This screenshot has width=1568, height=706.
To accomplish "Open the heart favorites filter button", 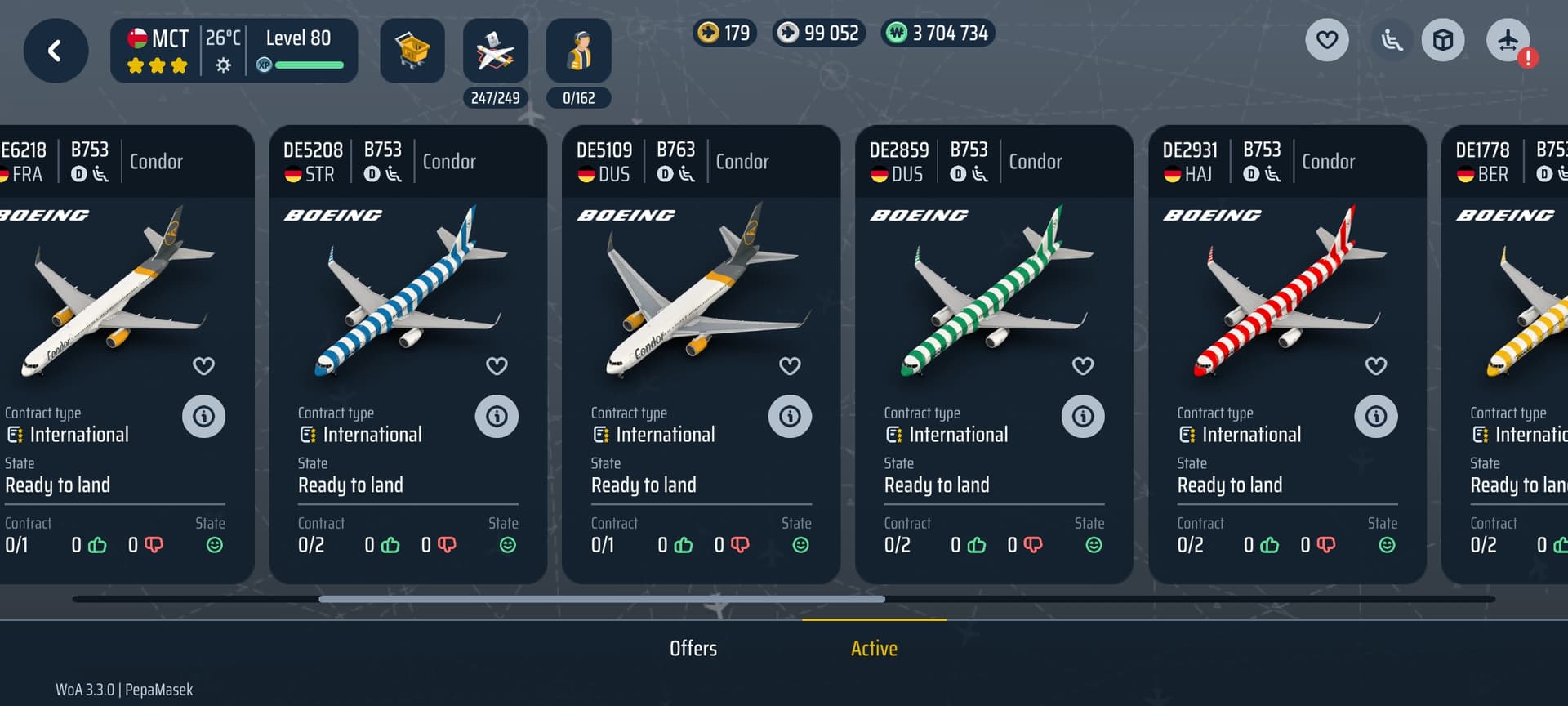I will [1326, 40].
